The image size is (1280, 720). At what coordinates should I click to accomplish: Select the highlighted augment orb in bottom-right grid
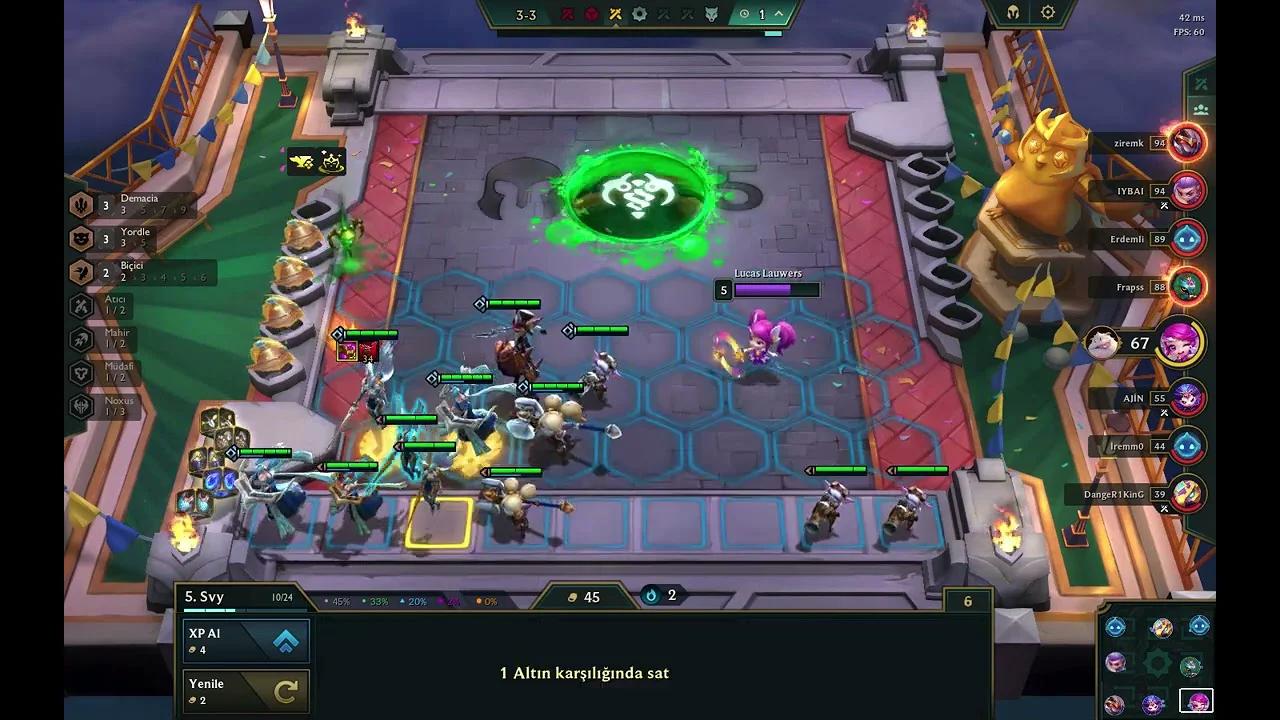(1196, 701)
